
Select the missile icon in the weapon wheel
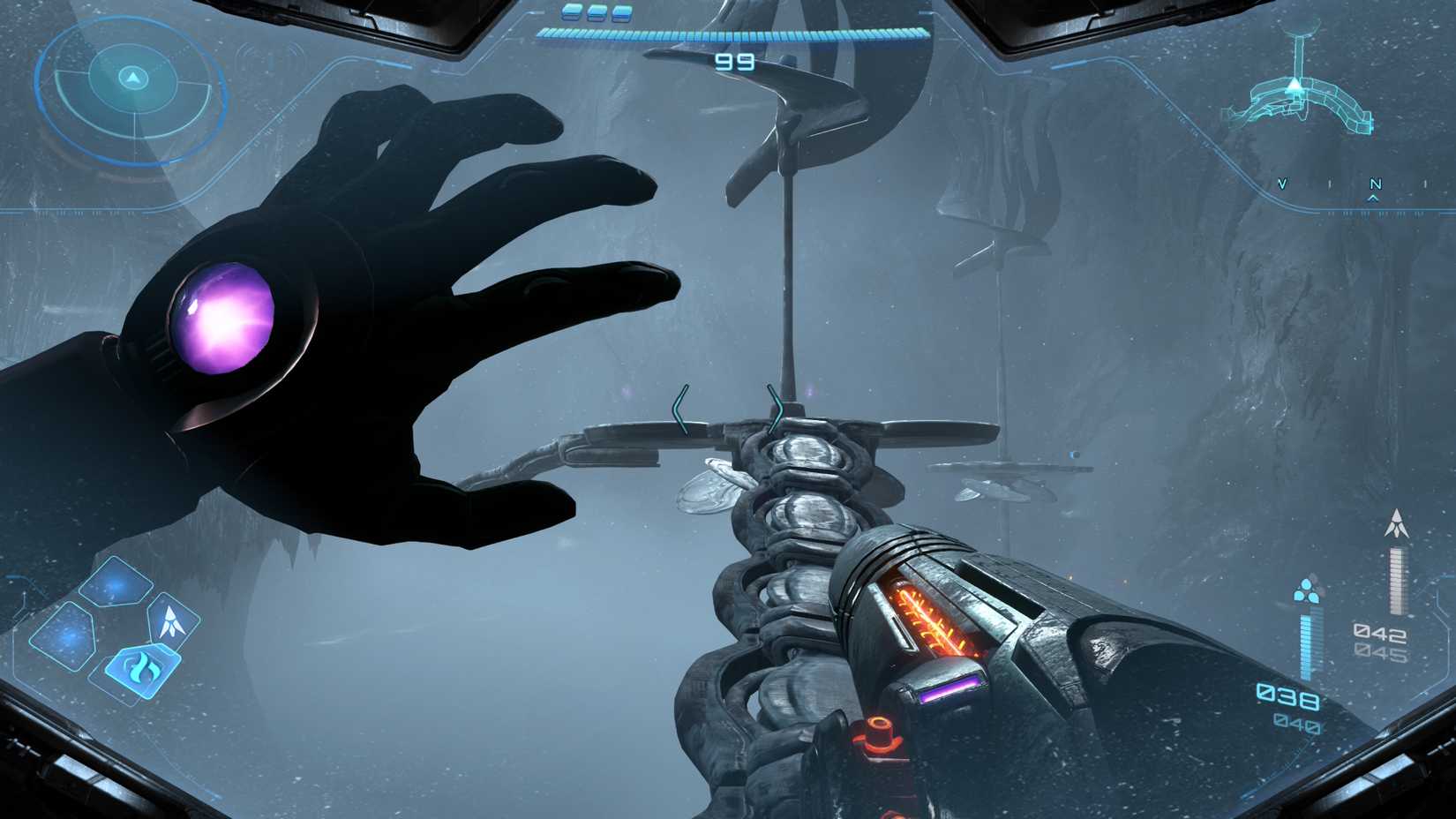coord(171,620)
